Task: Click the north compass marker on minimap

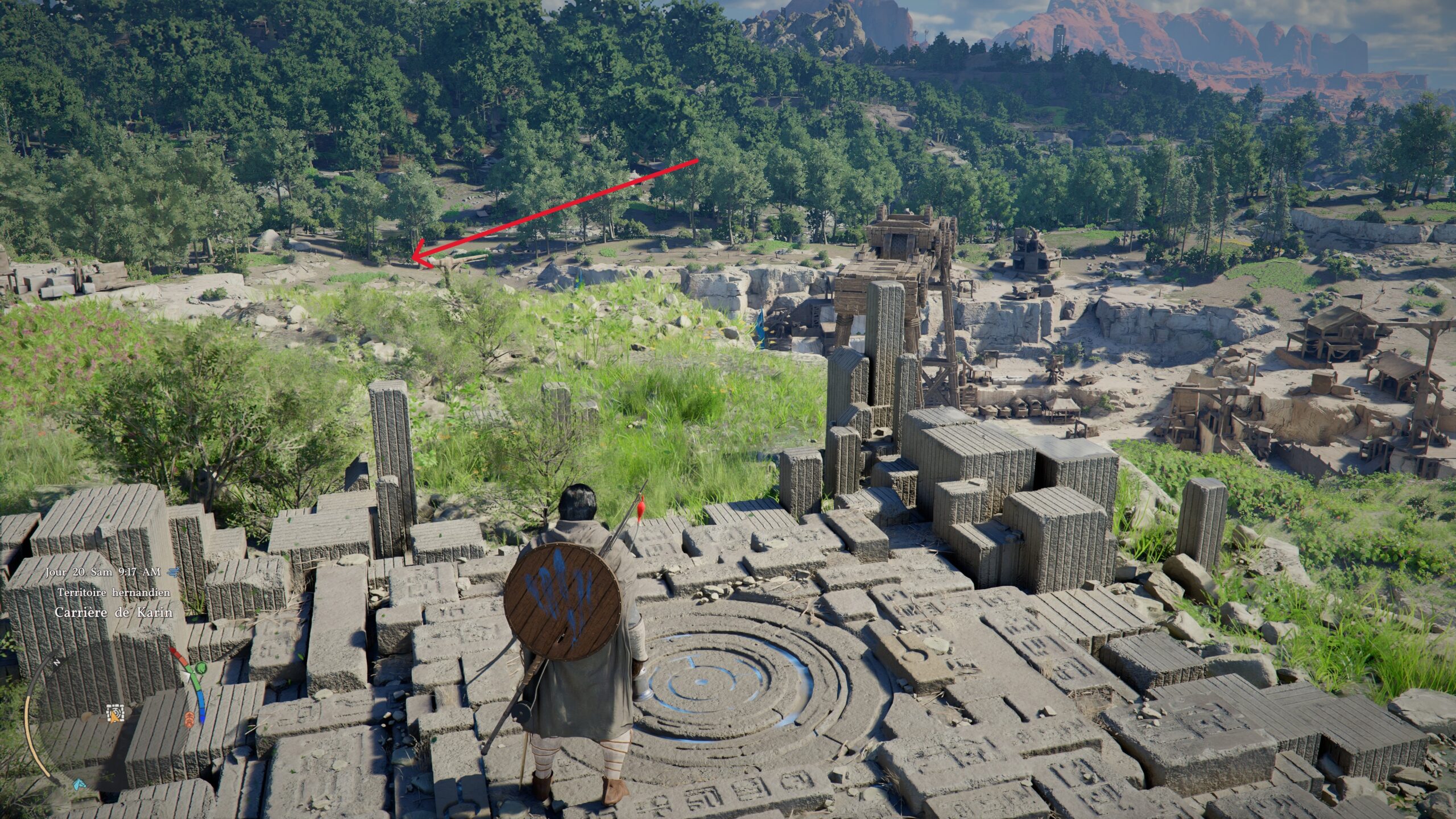Action: pos(56,663)
